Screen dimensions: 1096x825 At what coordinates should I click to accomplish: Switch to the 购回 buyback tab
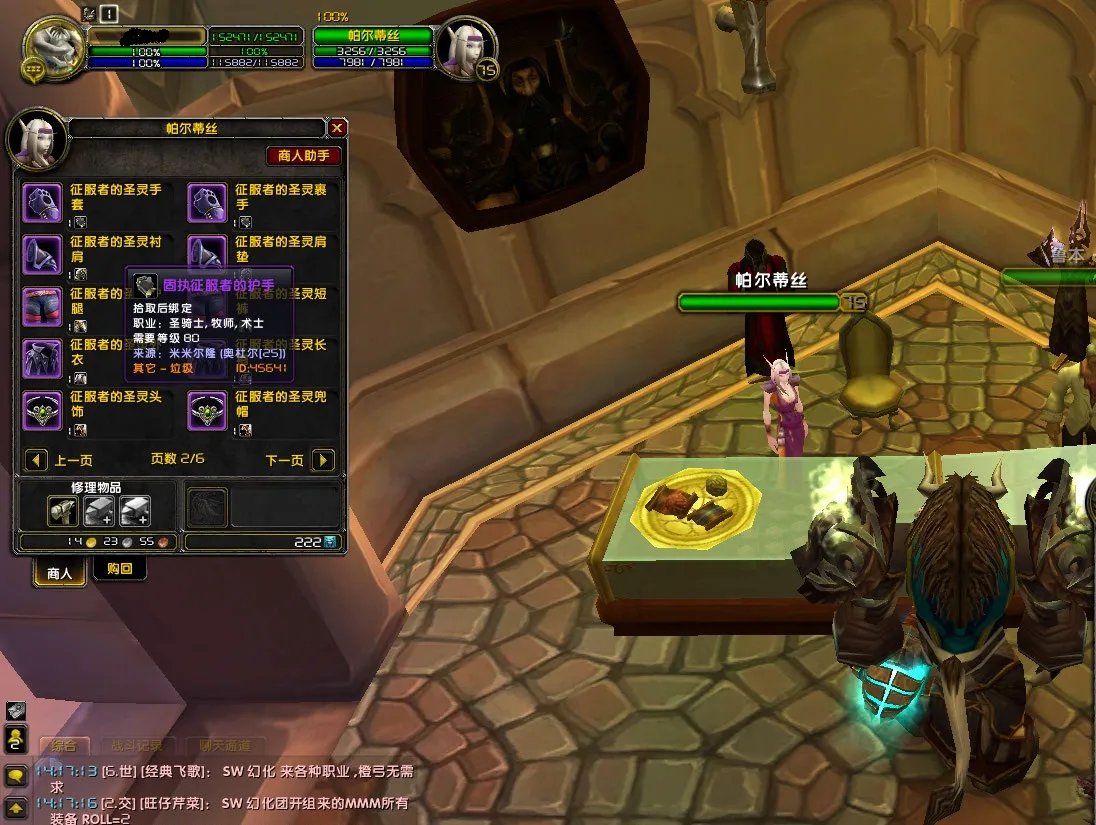tap(120, 569)
